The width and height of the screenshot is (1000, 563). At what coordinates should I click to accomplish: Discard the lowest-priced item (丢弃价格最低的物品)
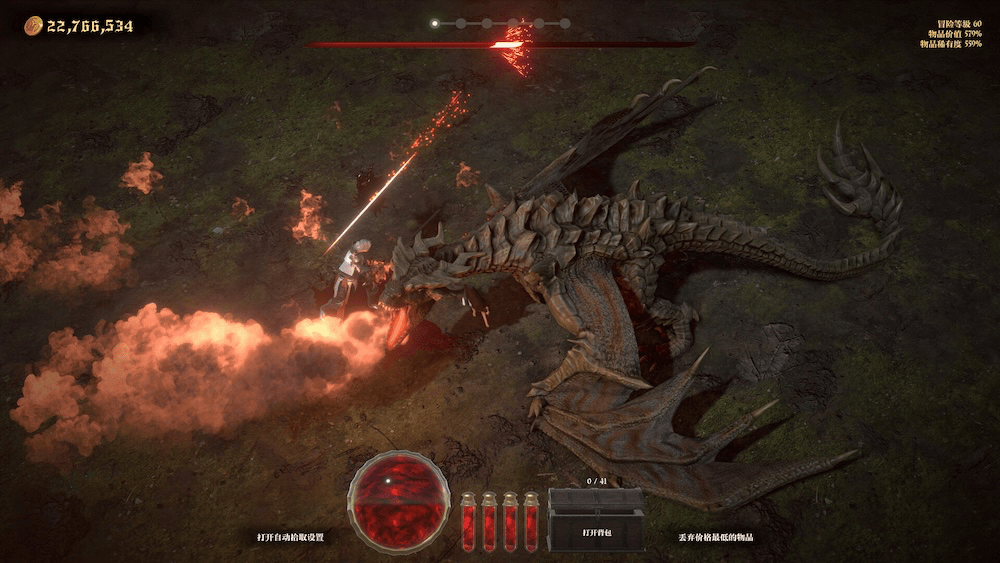[x=716, y=537]
